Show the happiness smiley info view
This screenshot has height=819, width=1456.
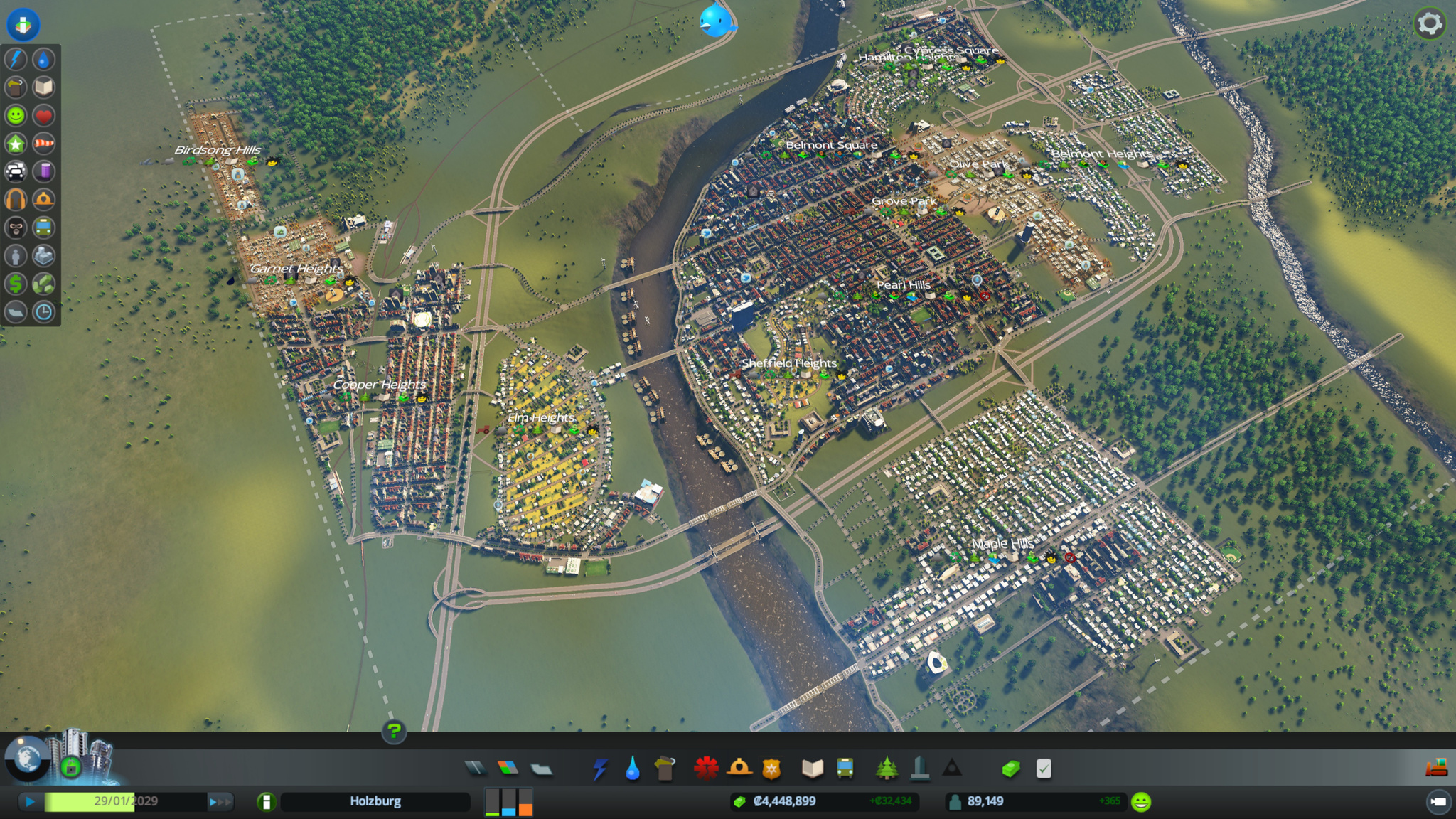[16, 115]
